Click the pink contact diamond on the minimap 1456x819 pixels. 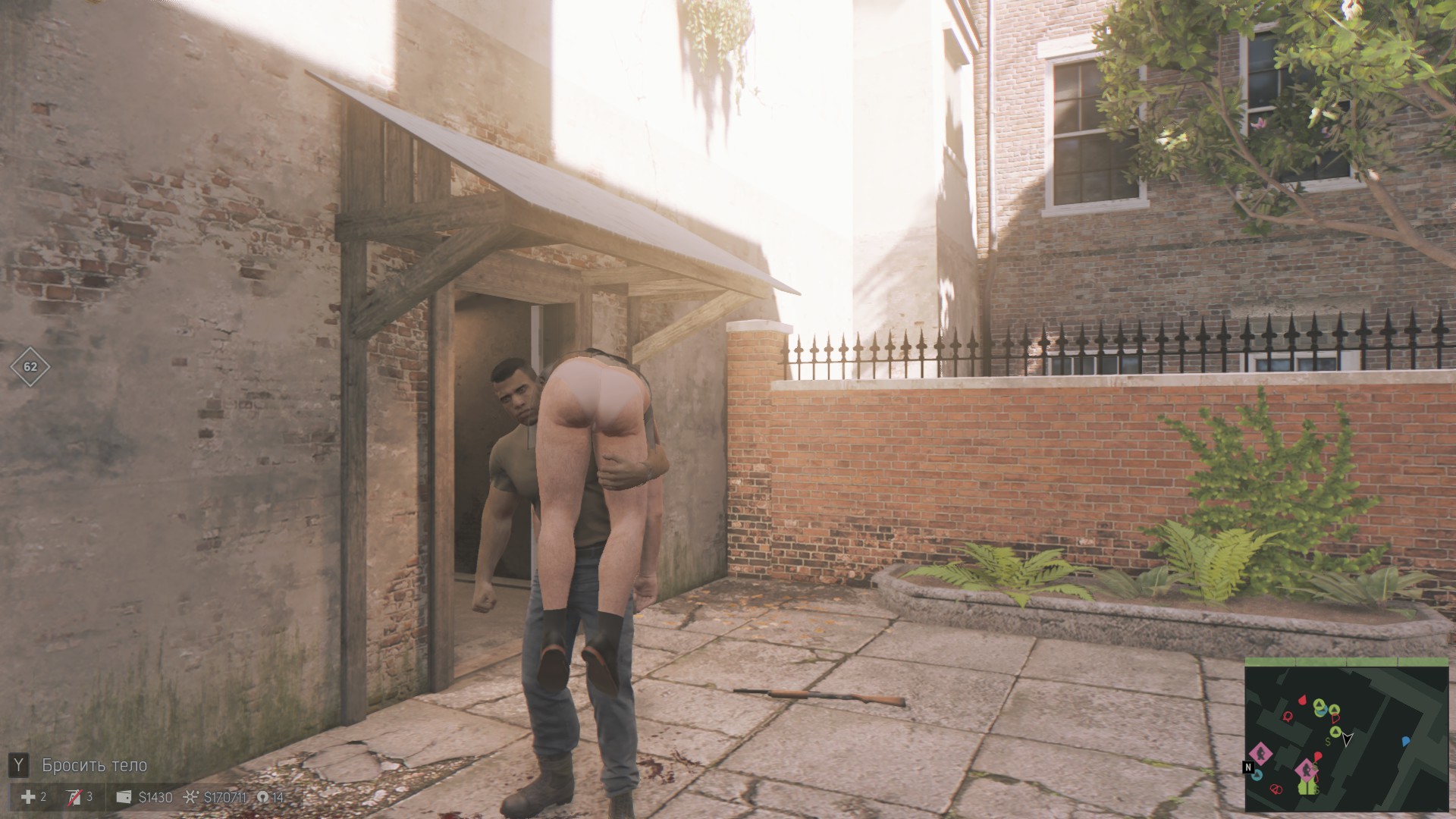(1260, 753)
